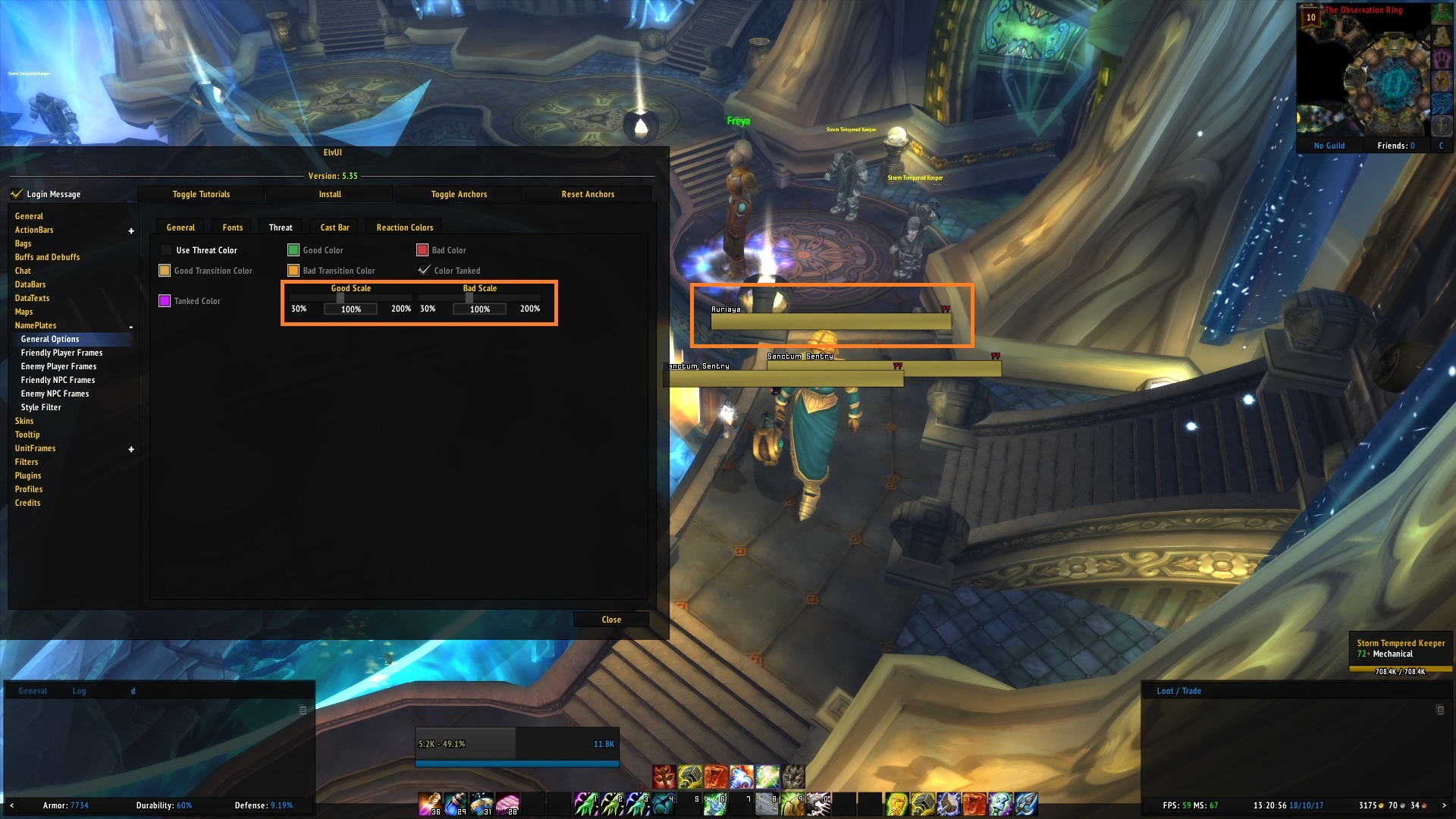
Task: Click the paw tracking icon beside the minimap
Action: pyautogui.click(x=1442, y=59)
